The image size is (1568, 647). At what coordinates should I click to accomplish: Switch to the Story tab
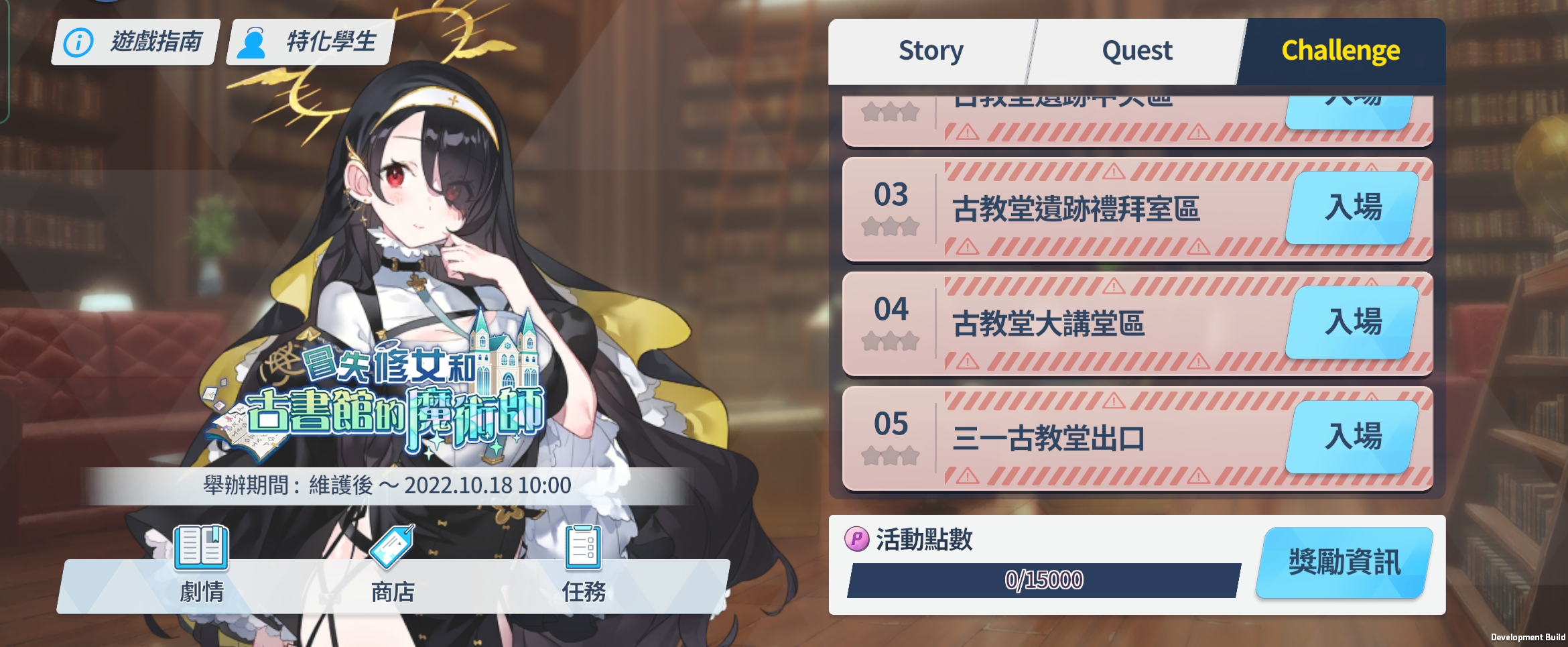930,51
